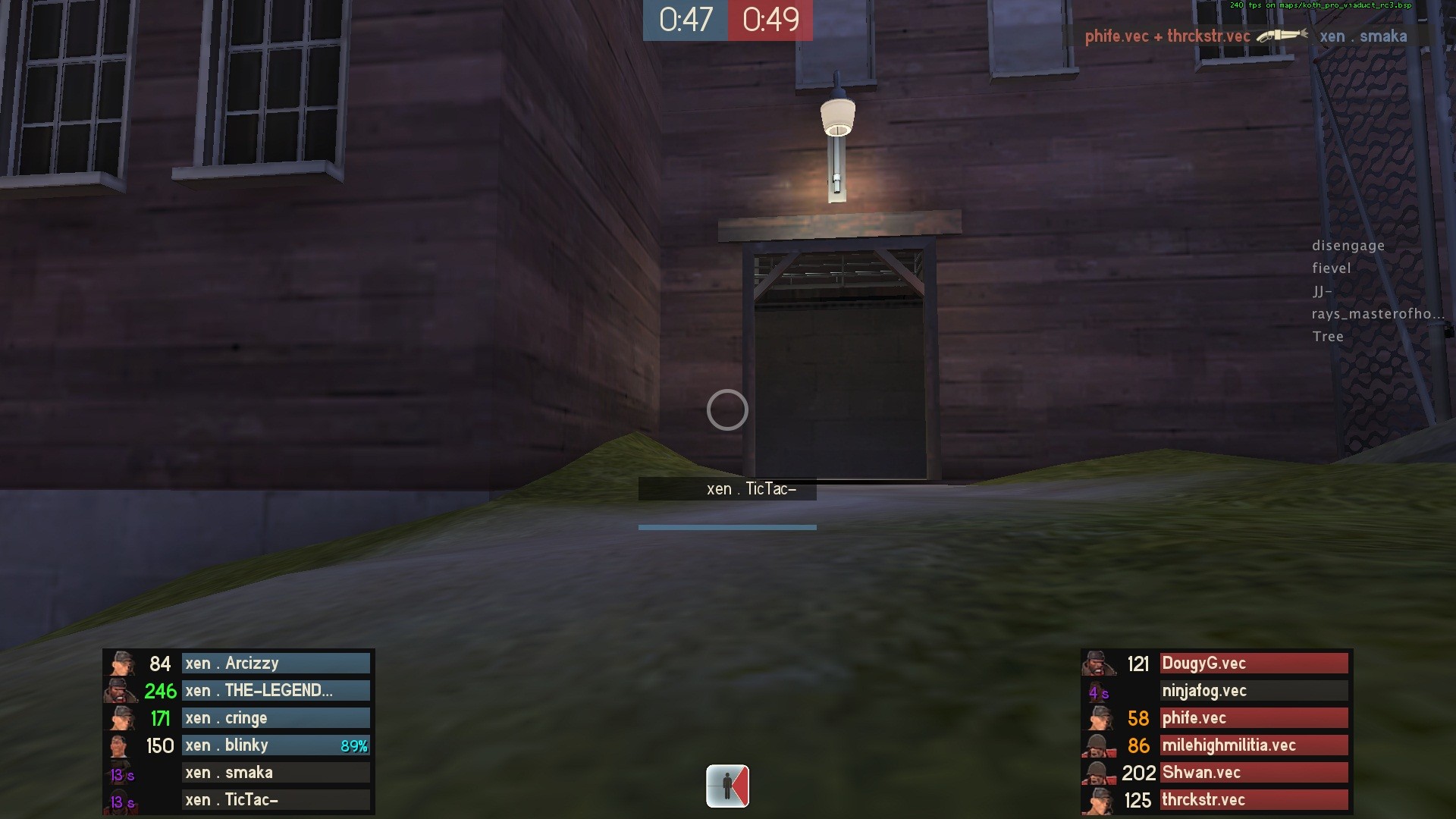Expand the truncated spectator name rays_masterofho...

click(1376, 313)
